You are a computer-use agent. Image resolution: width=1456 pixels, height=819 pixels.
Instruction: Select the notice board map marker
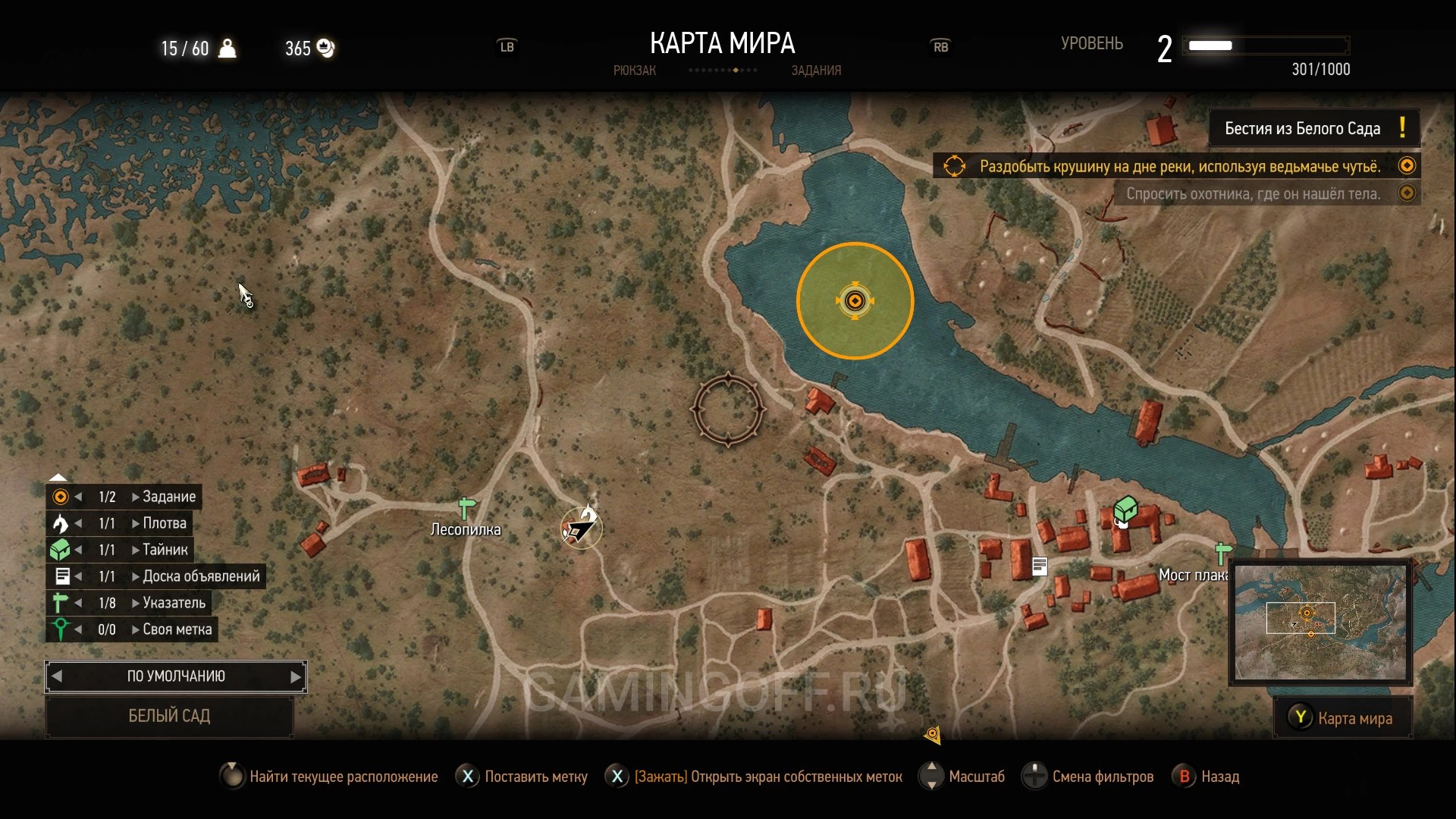(1040, 566)
